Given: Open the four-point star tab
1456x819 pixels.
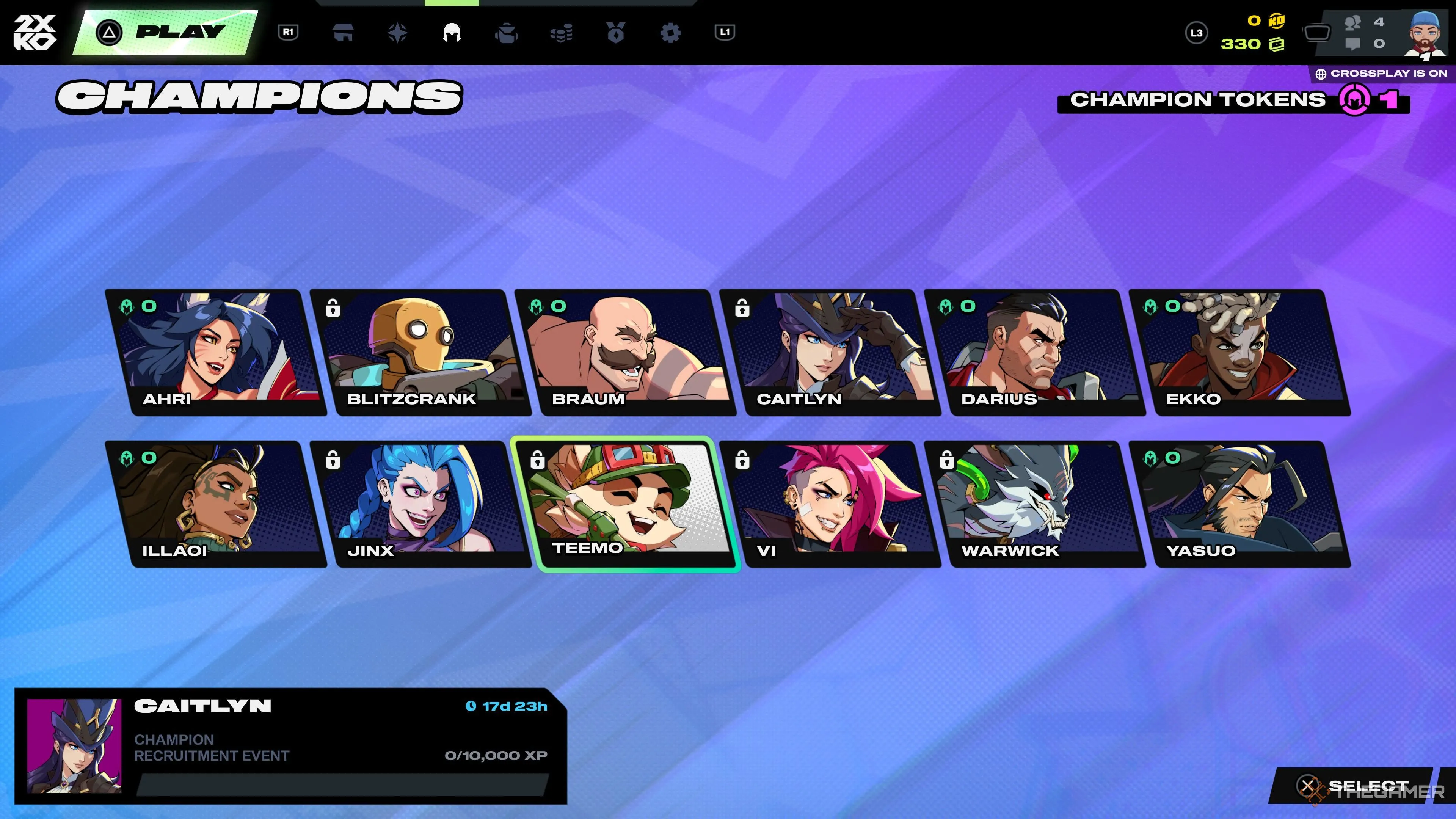Looking at the screenshot, I should 397,33.
